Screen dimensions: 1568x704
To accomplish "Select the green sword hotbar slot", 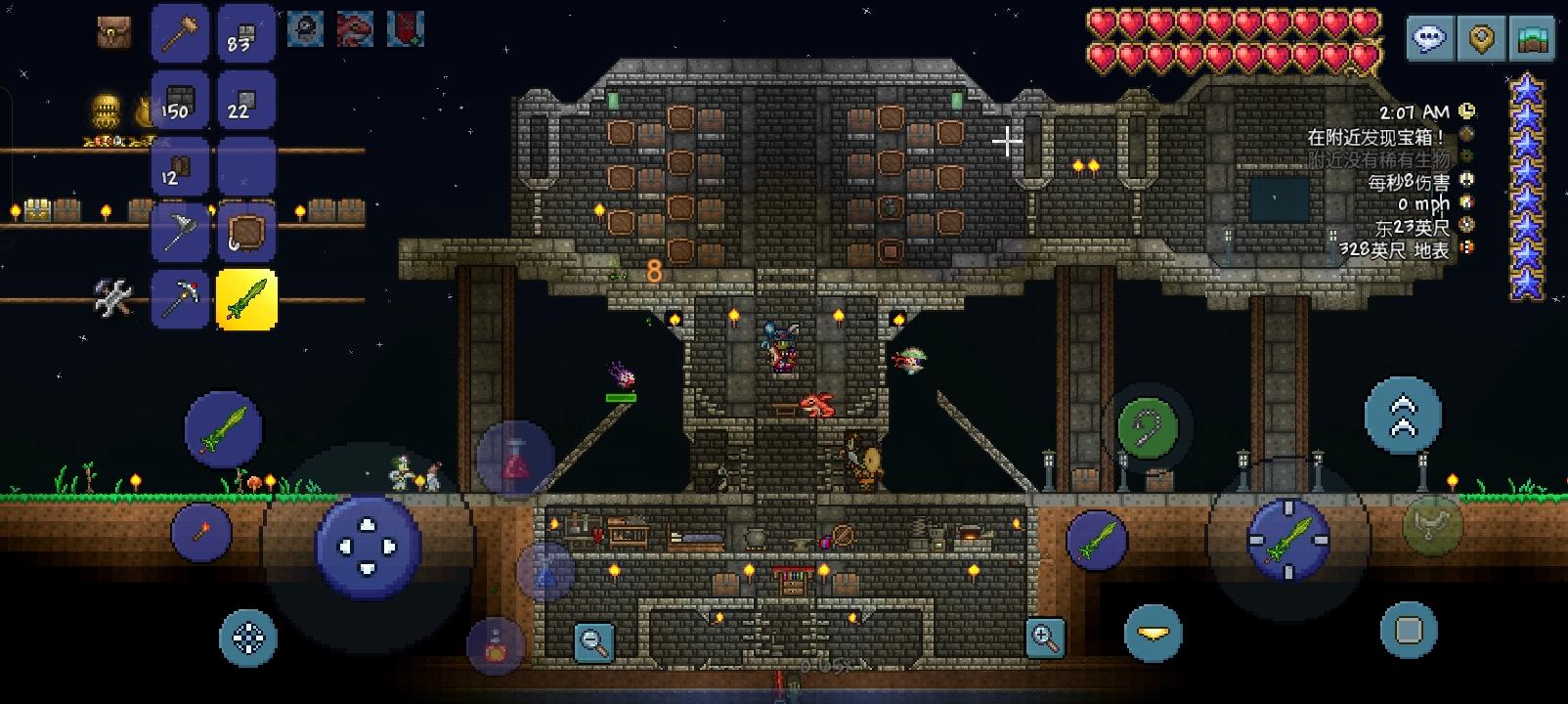I will (245, 299).
